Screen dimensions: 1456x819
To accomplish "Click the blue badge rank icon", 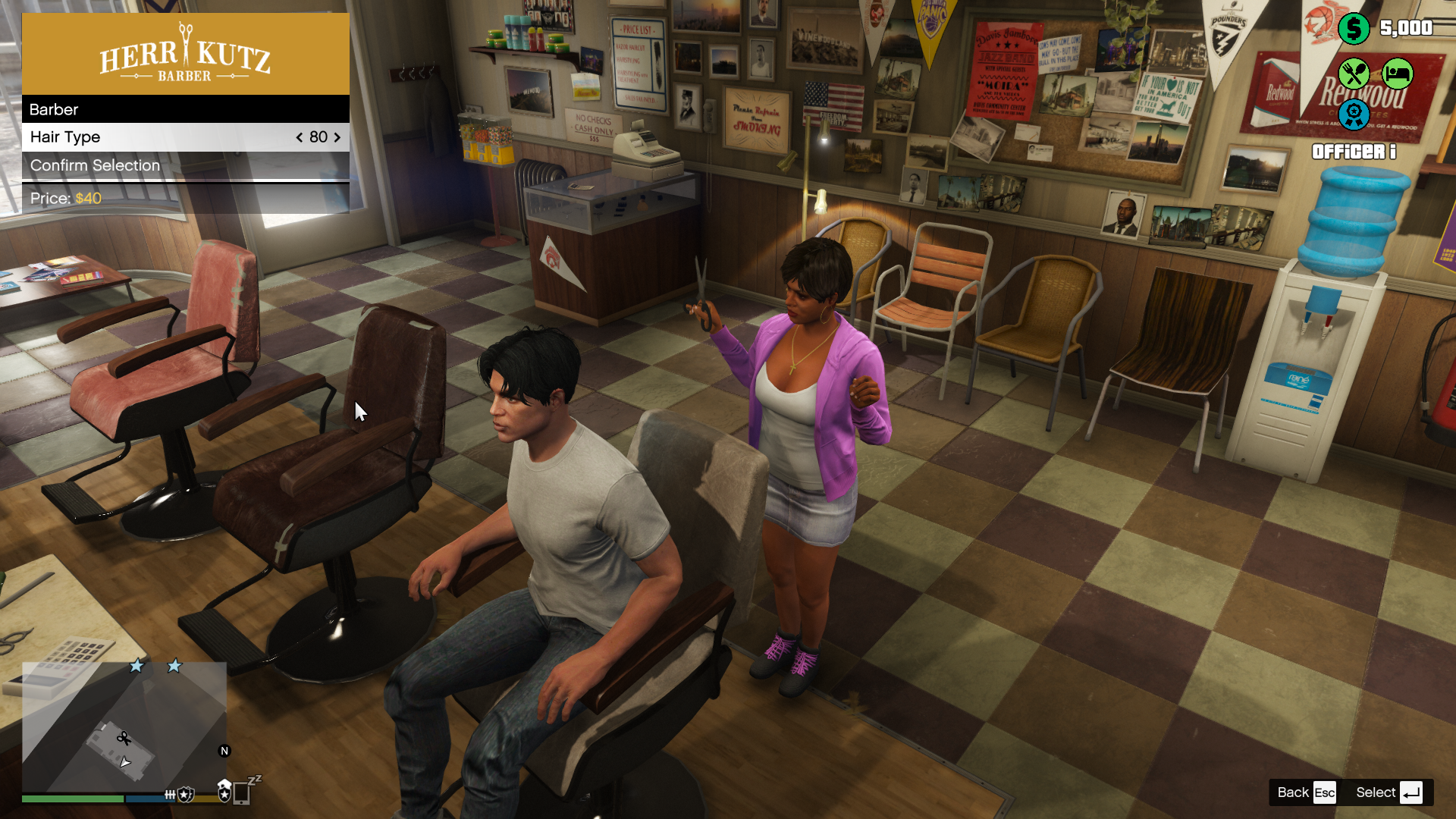I will [x=1353, y=115].
